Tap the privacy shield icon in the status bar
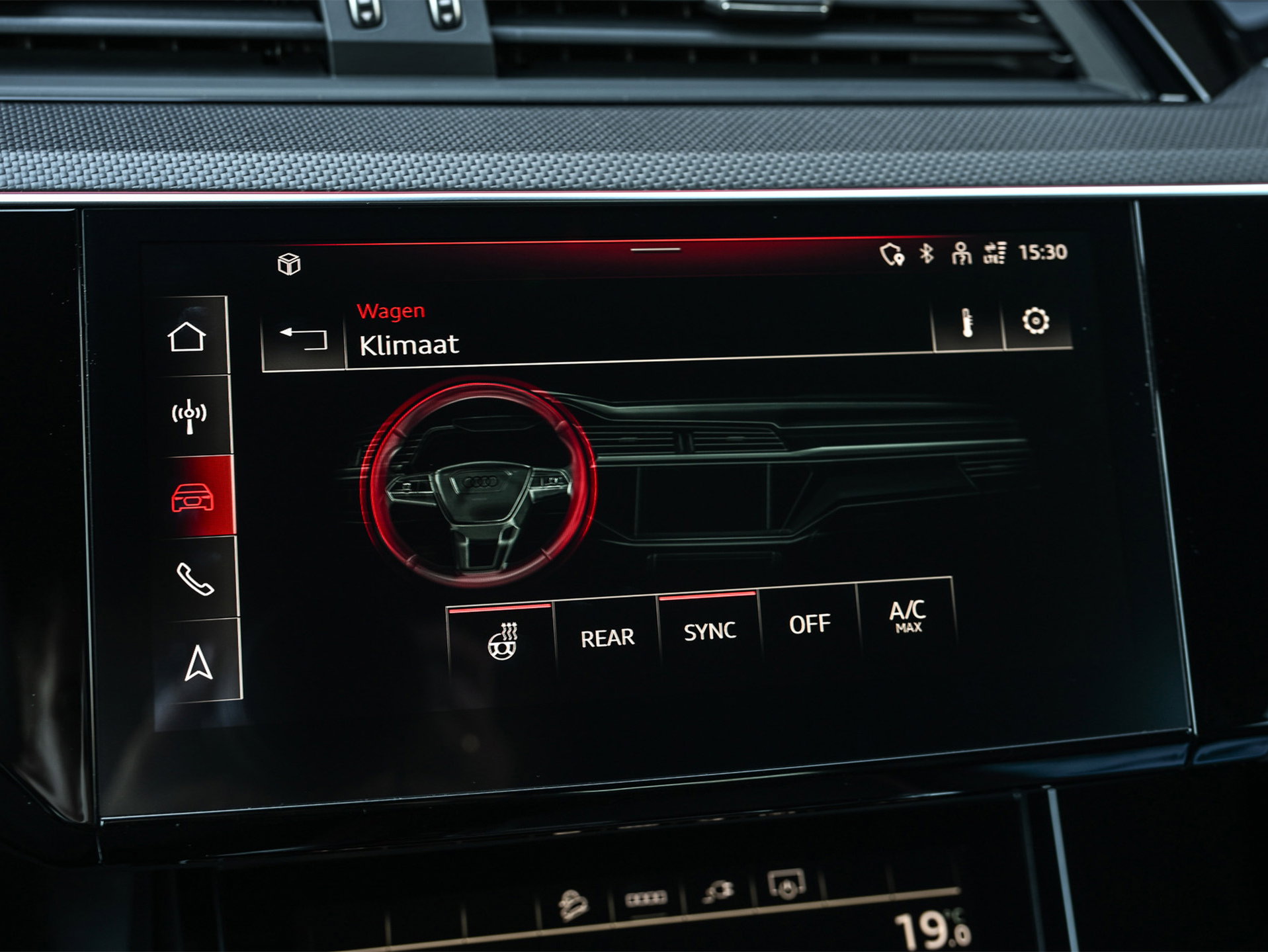1268x952 pixels. click(891, 253)
